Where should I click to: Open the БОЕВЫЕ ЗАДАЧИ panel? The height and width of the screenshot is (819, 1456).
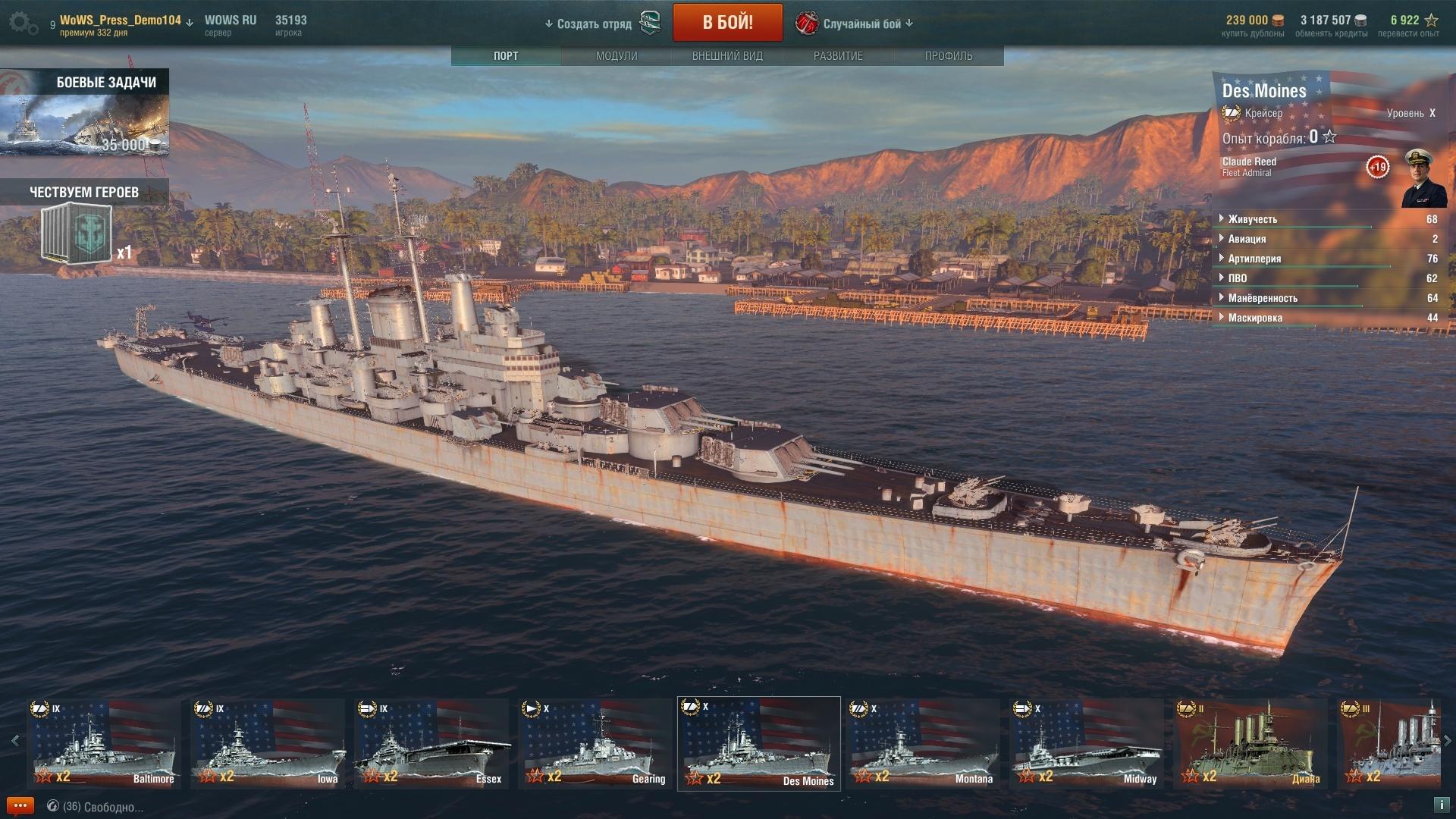coord(84,114)
